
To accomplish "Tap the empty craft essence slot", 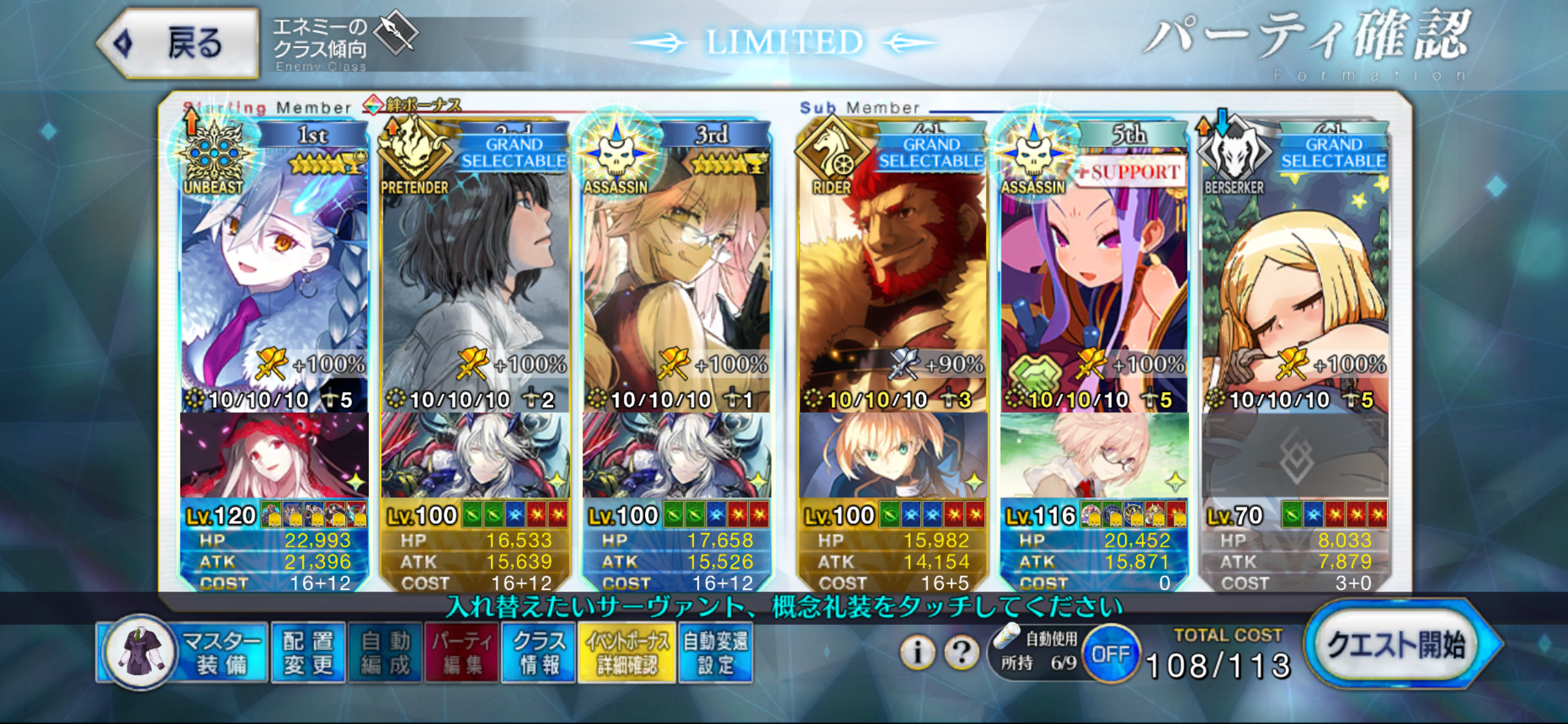I will coord(1294,456).
